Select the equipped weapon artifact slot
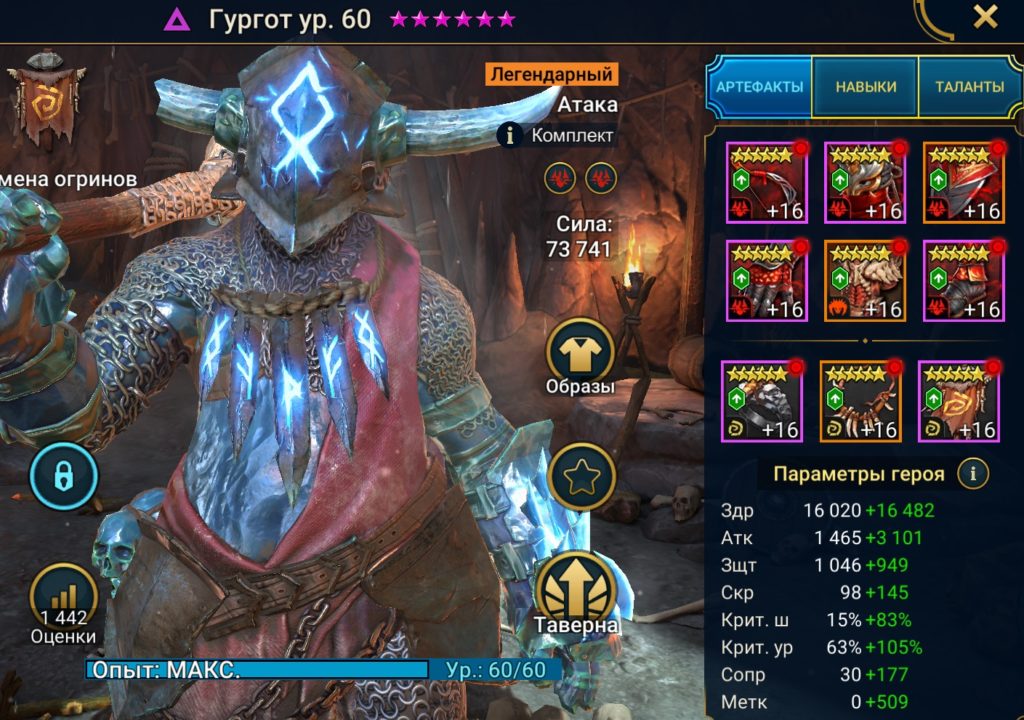Viewport: 1024px width, 720px height. click(766, 182)
